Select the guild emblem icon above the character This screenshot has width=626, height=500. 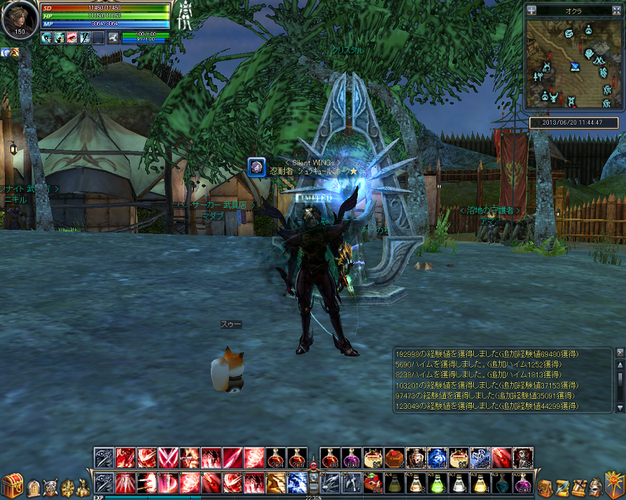256,167
